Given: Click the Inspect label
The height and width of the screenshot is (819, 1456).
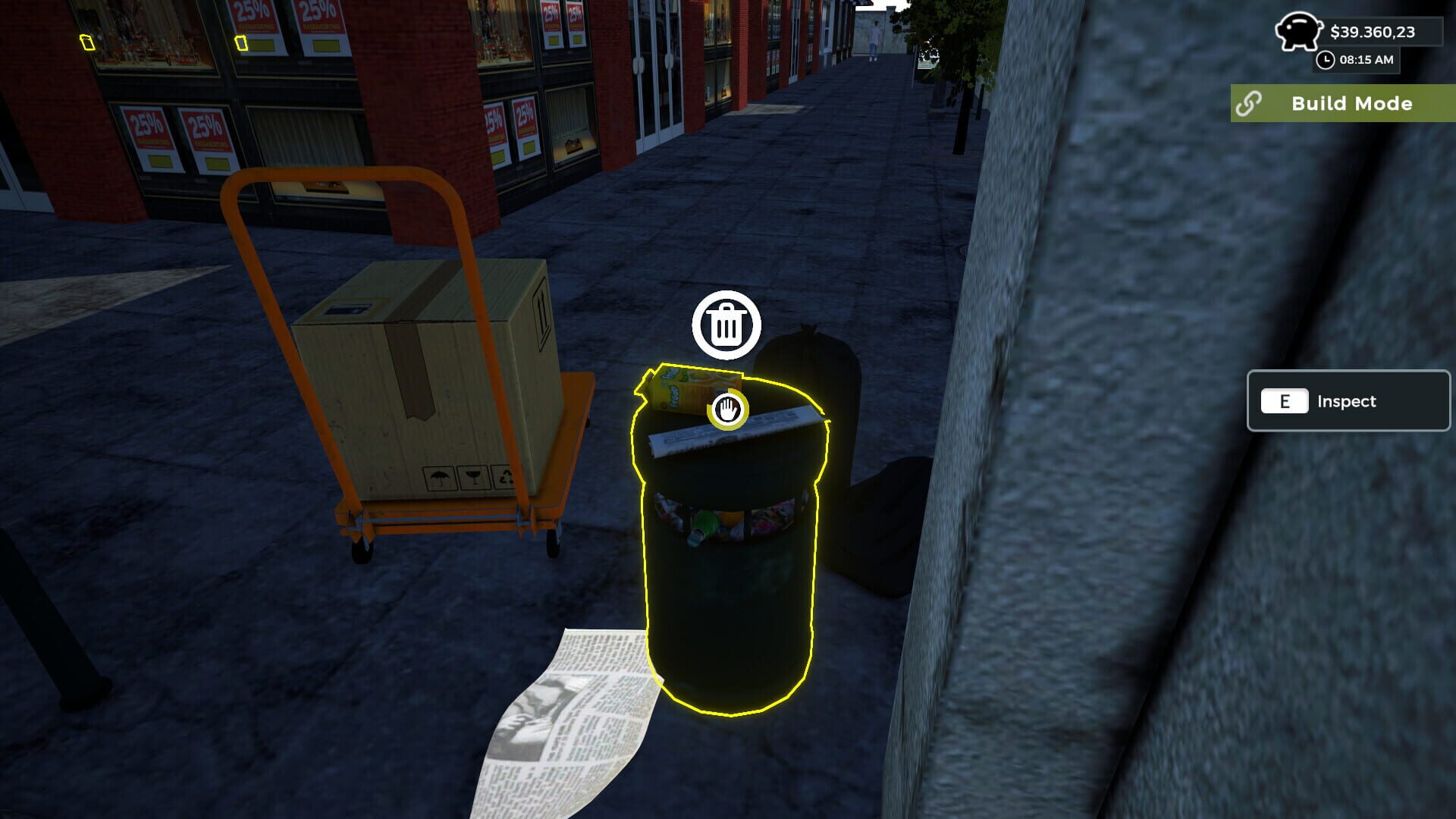Looking at the screenshot, I should point(1347,401).
